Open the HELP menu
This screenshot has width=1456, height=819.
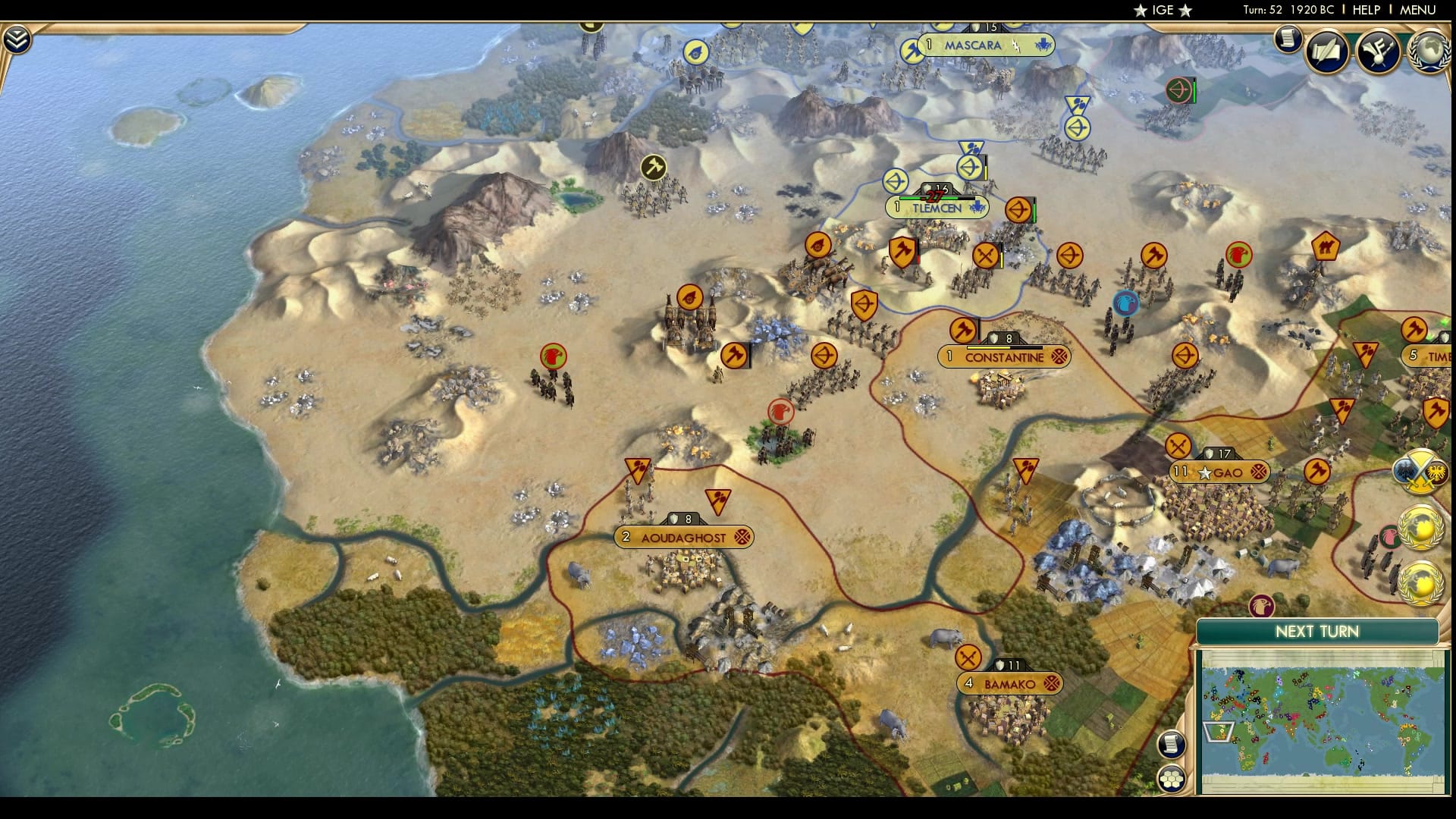1368,11
